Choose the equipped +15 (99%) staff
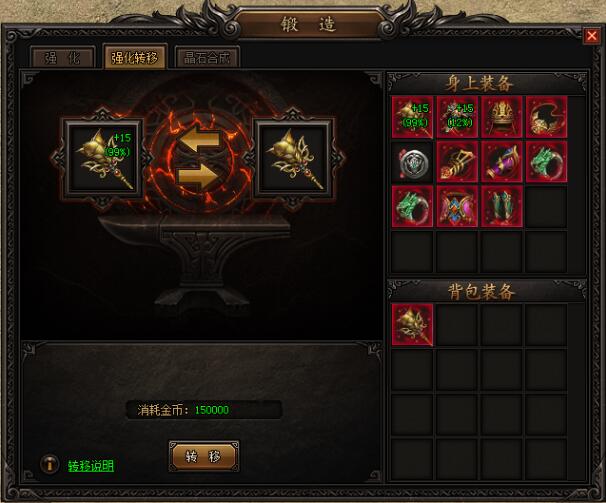The image size is (606, 503). point(411,116)
